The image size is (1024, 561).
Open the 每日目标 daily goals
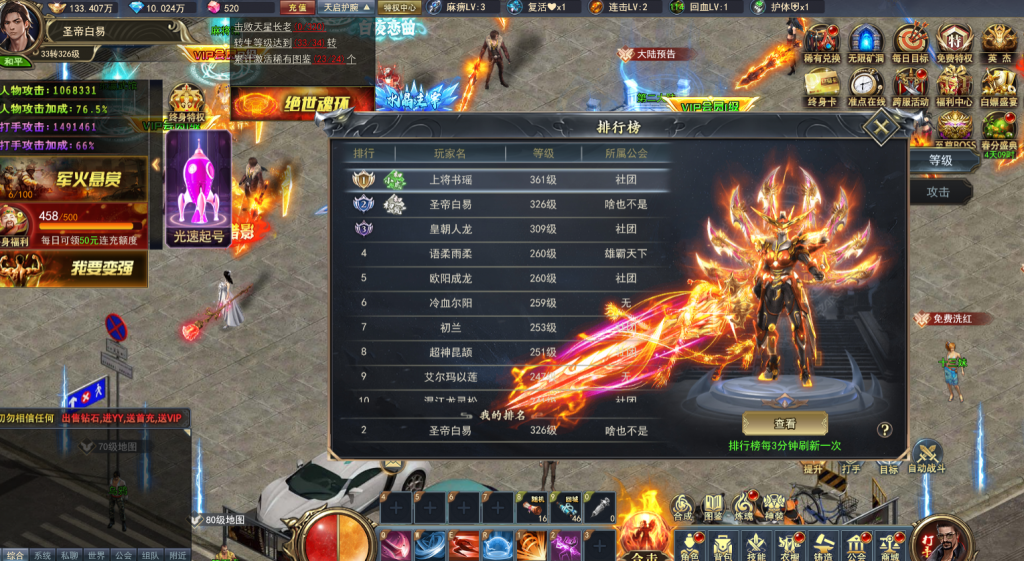(910, 44)
